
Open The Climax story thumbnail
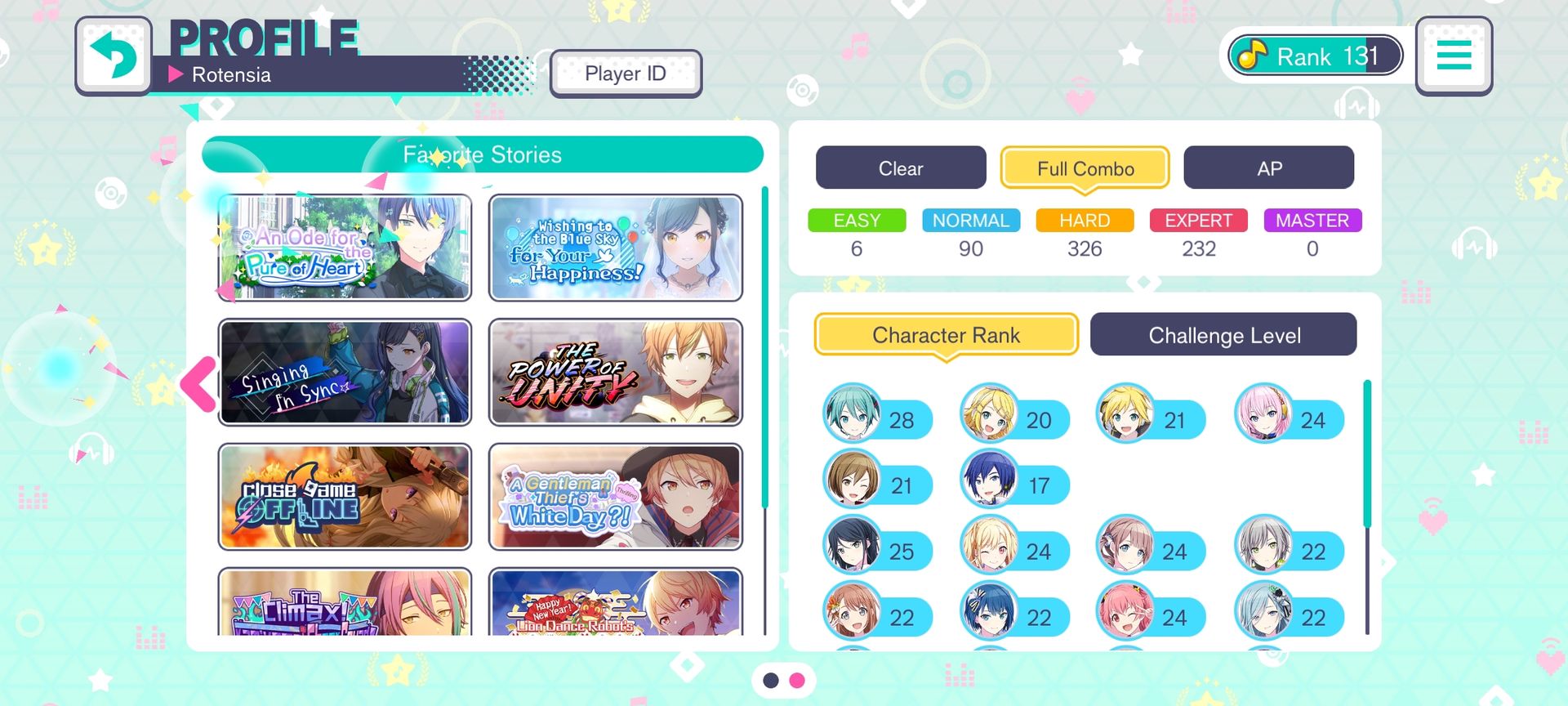click(x=345, y=603)
